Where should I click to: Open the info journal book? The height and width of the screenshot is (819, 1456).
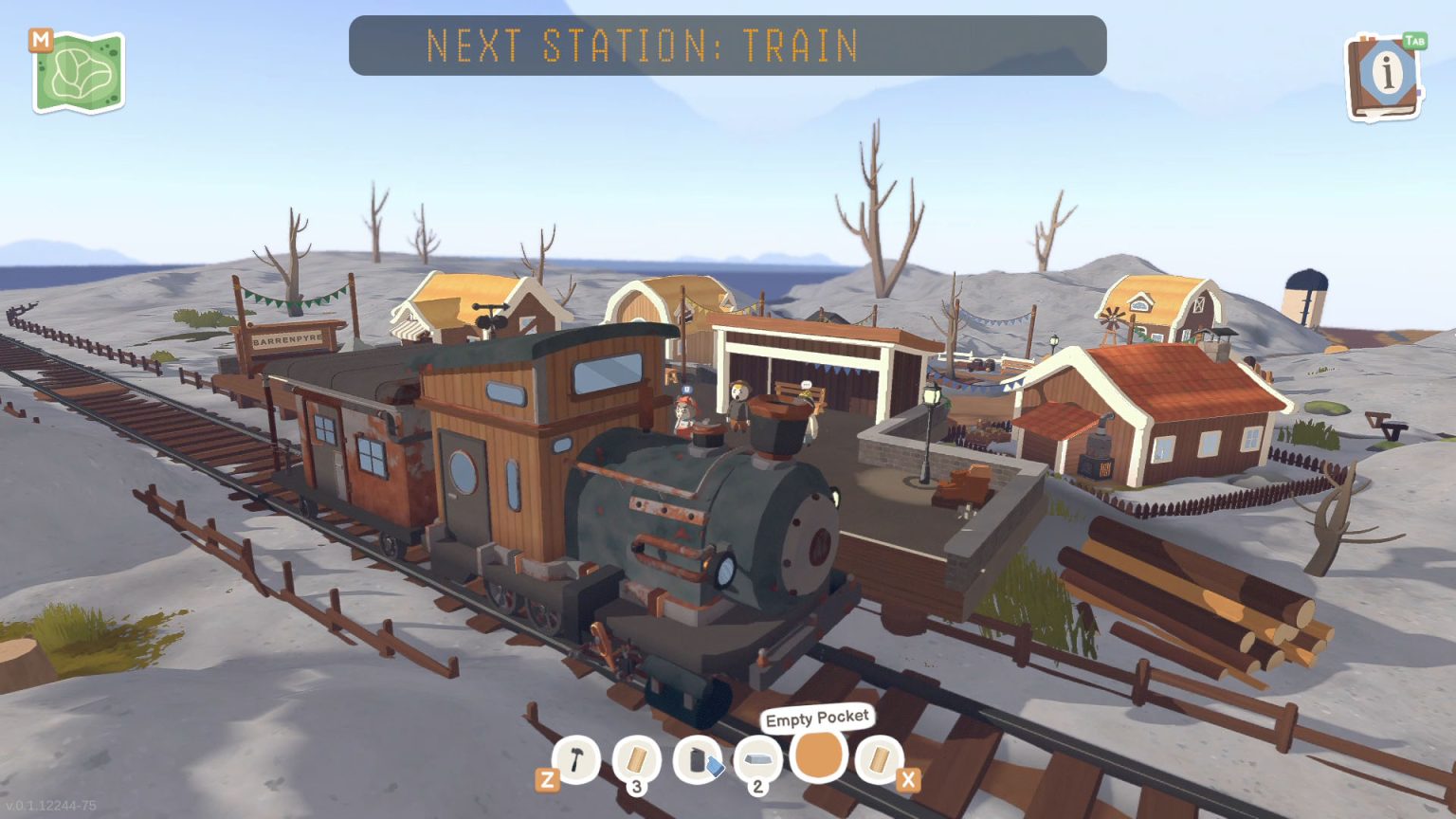[1384, 78]
